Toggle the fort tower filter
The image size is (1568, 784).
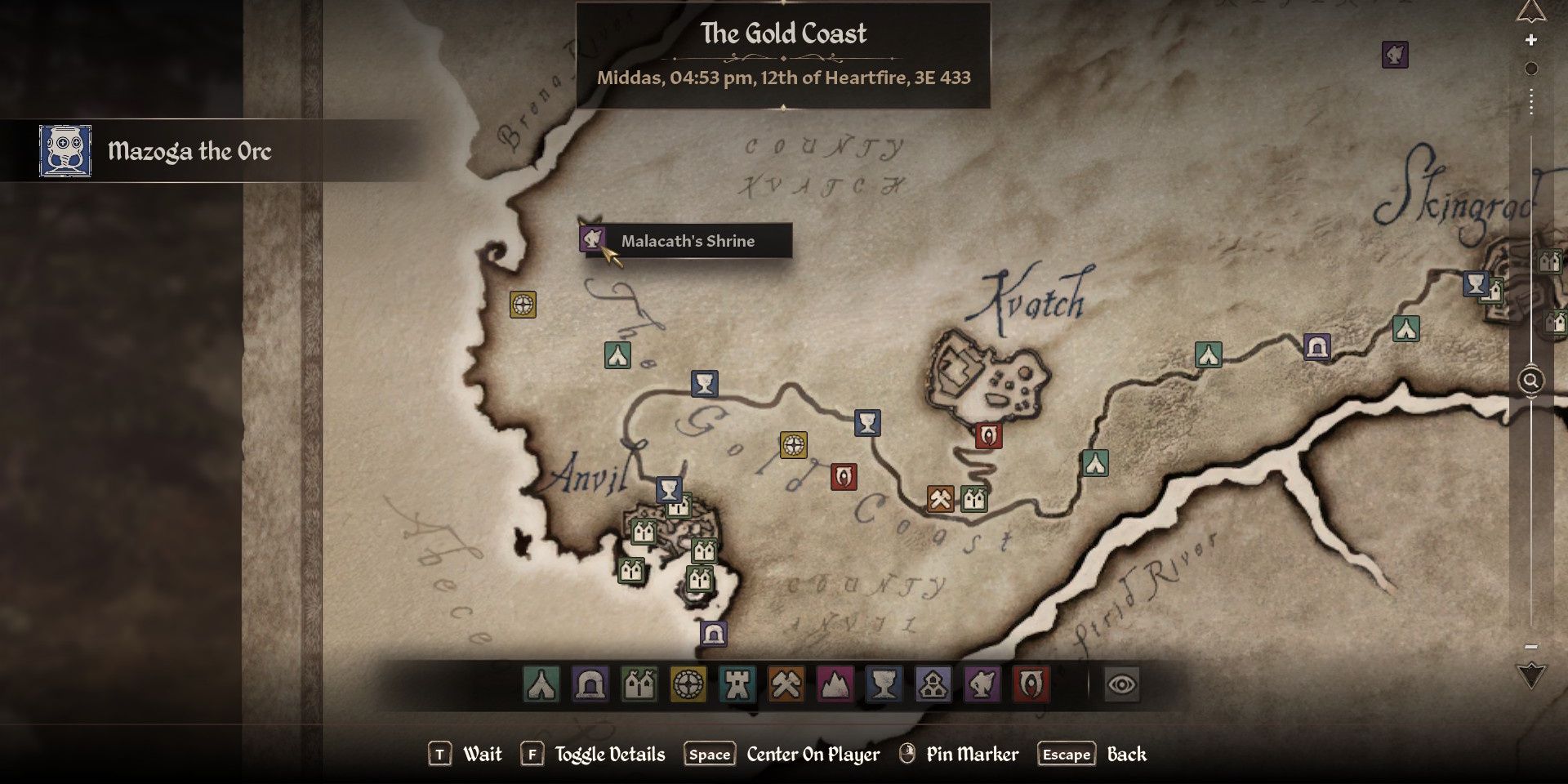[x=737, y=684]
